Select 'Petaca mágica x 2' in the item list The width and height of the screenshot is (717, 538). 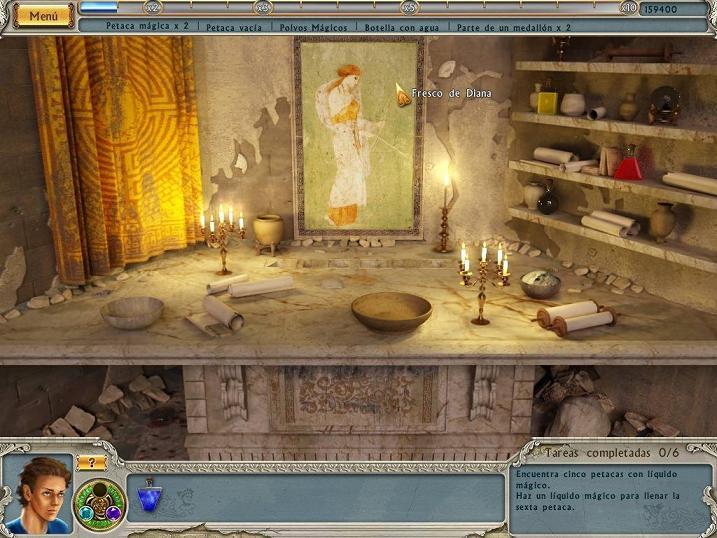[148, 28]
